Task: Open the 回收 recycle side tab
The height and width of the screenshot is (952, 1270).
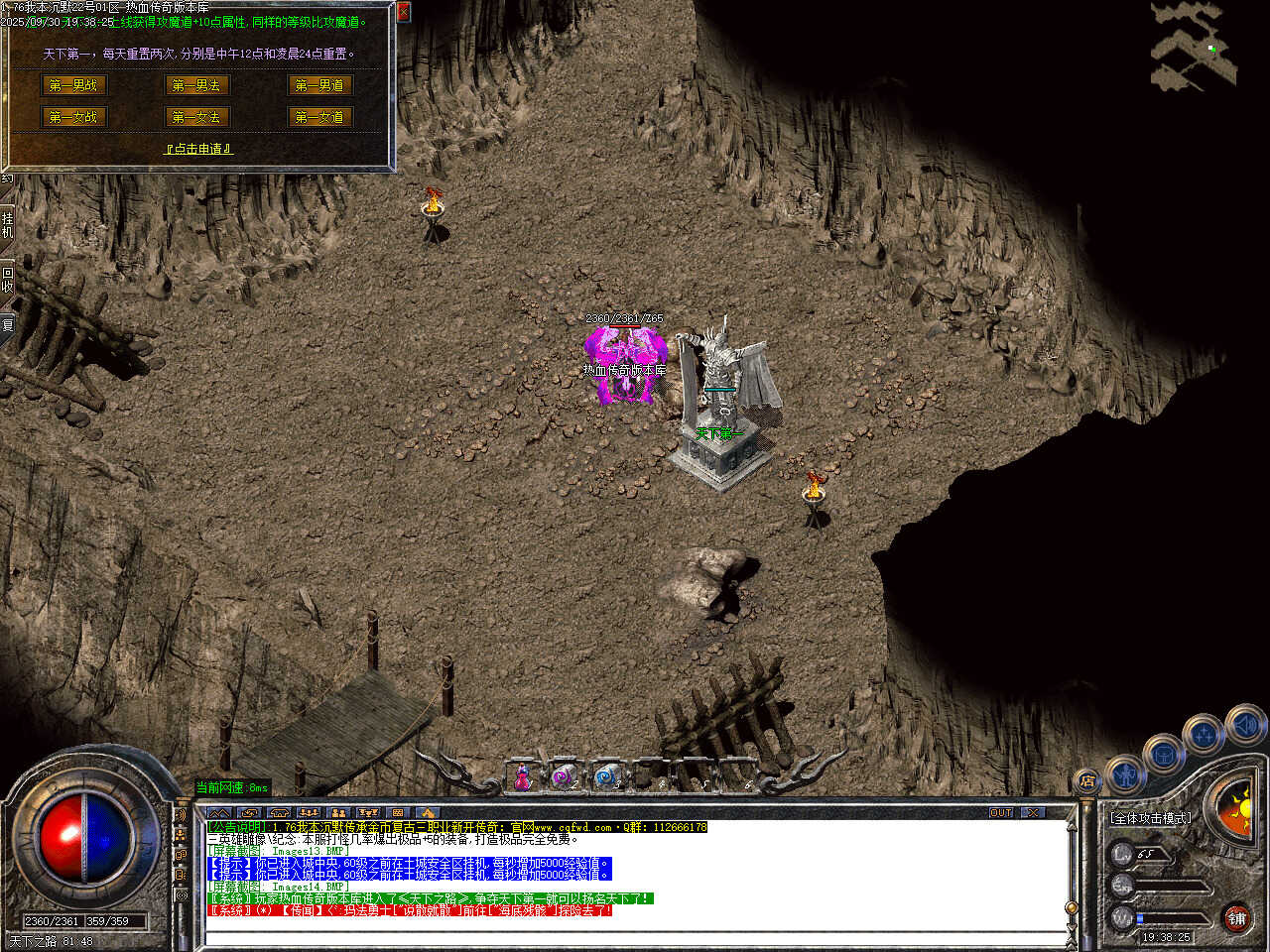Action: (x=7, y=280)
